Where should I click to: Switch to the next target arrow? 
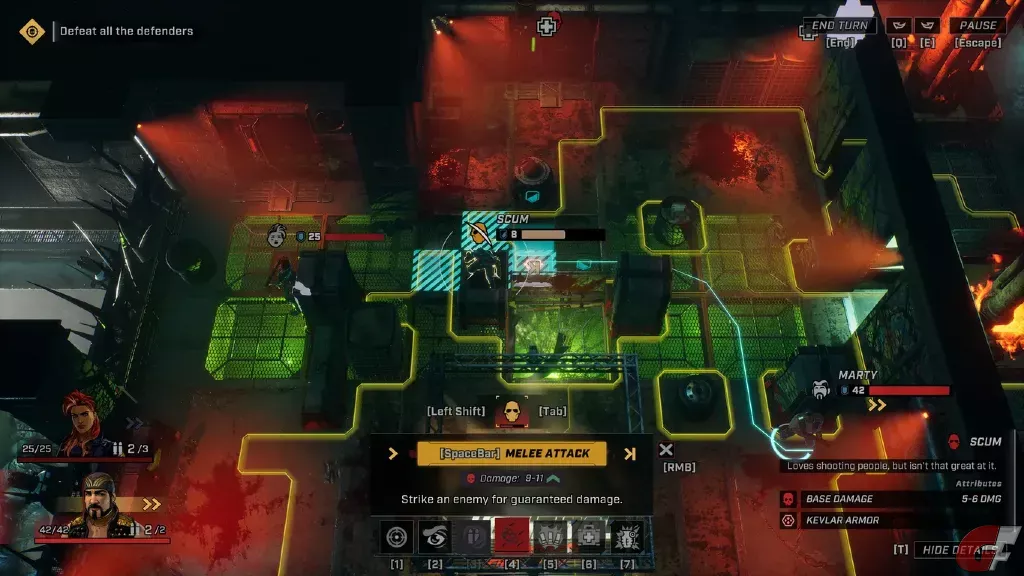pos(393,453)
